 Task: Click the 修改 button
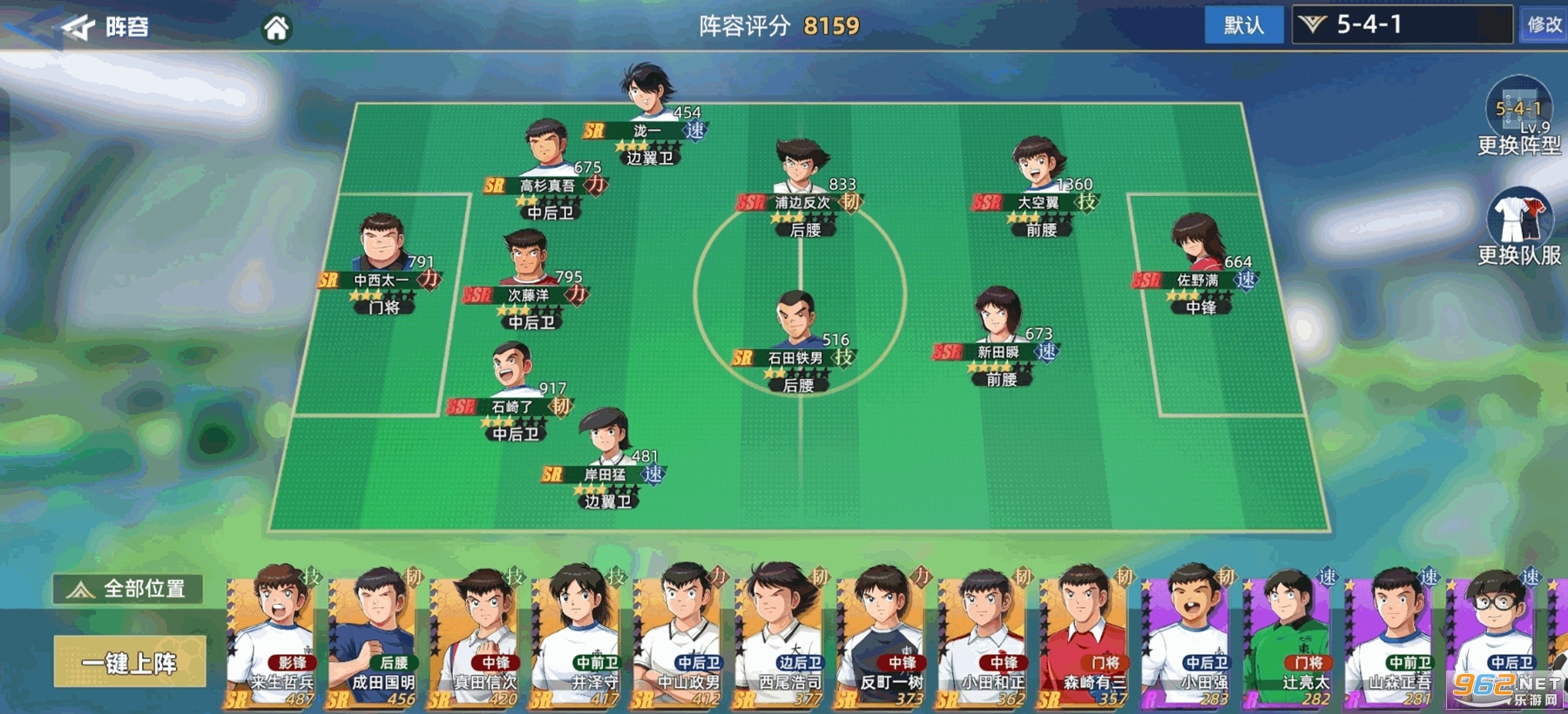pos(1544,25)
